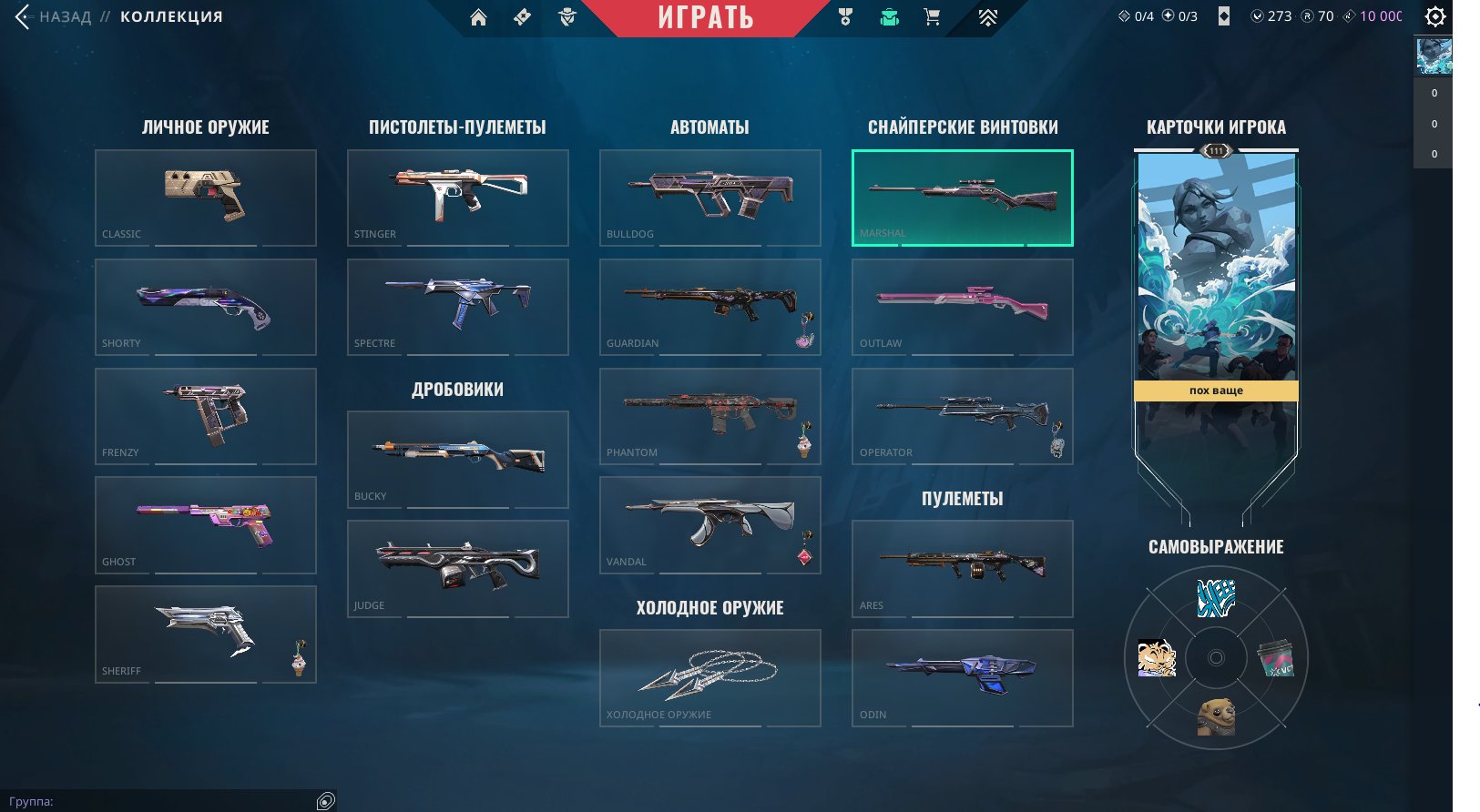Screen dimensions: 1480x812
Task: Open the battle pass ticket icon
Action: [521, 16]
